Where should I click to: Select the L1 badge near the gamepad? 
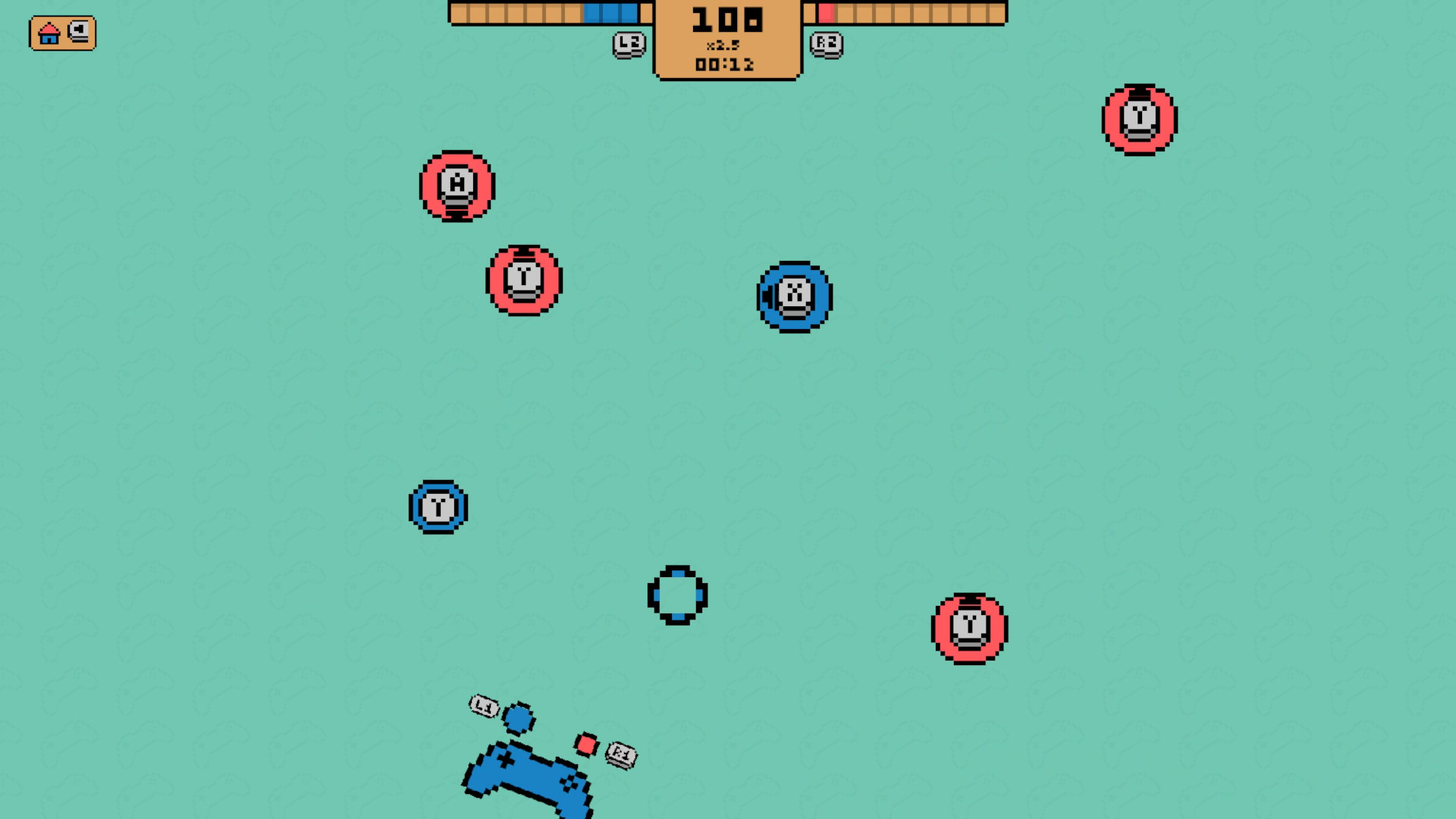click(x=483, y=707)
